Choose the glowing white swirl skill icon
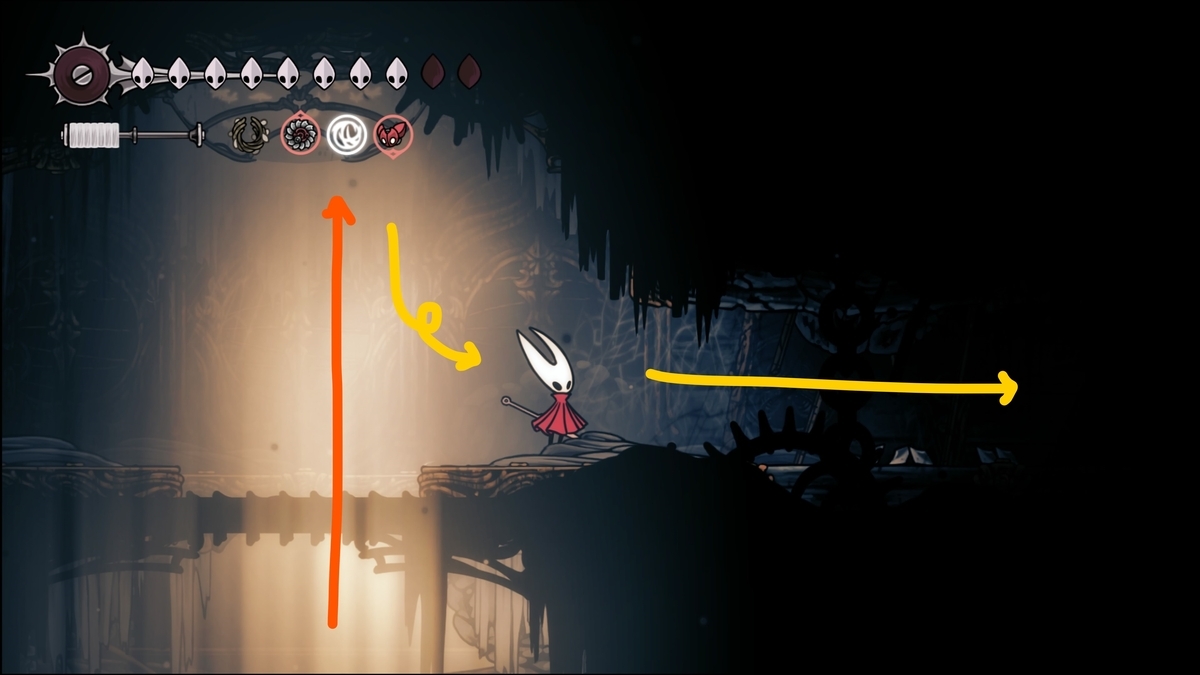1200x675 pixels. click(x=346, y=134)
